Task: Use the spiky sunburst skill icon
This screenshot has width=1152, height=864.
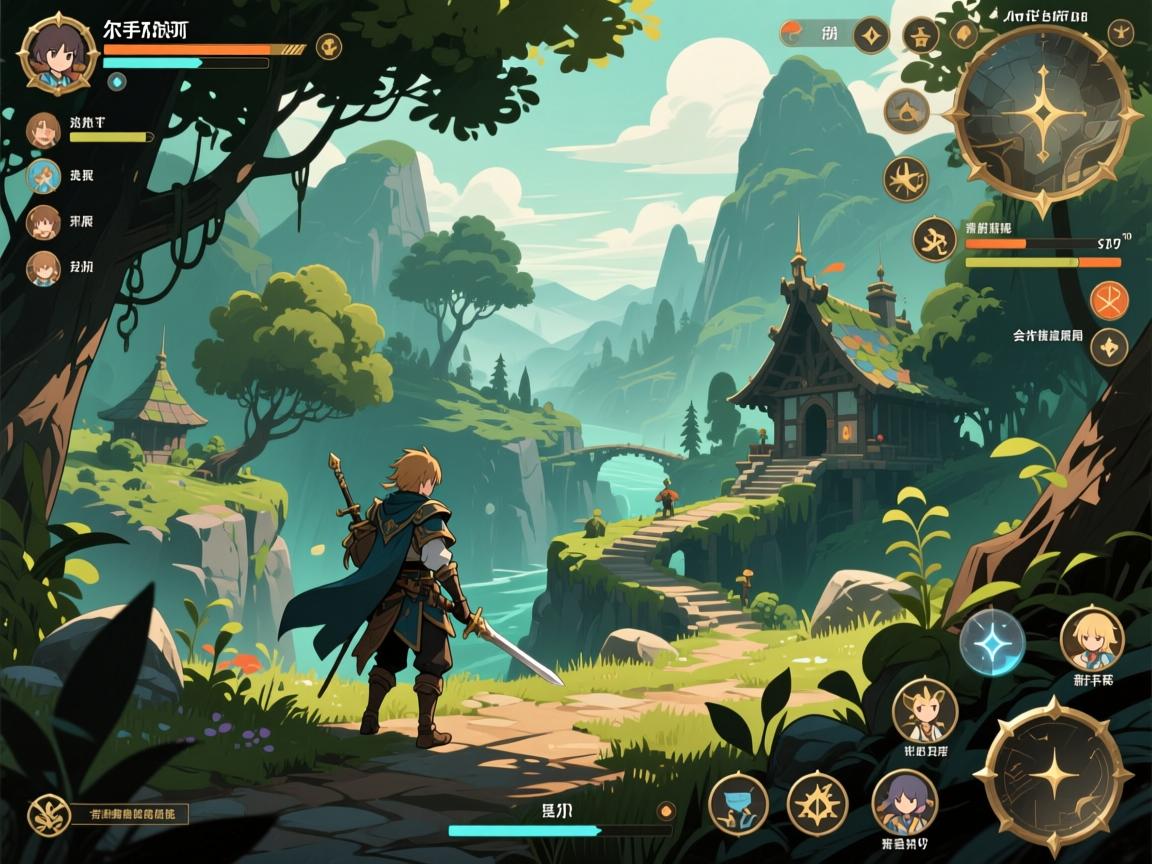Action: (x=817, y=805)
